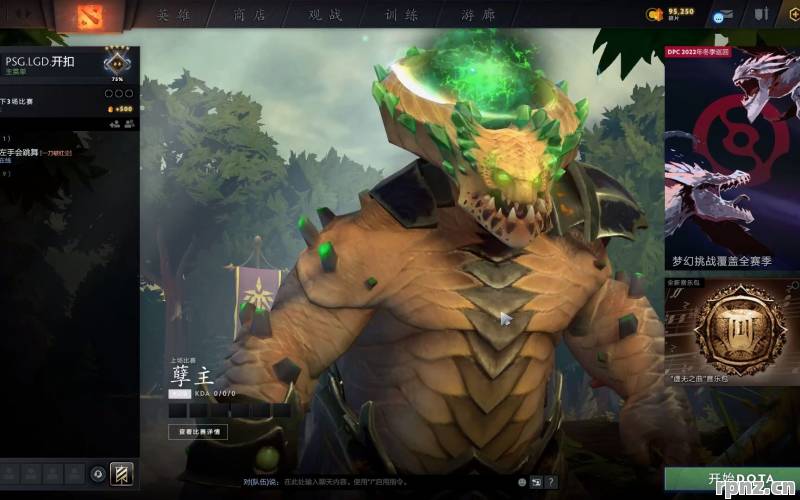800x500 pixels.
Task: Click the red Dota 2 logo button
Action: (99, 16)
